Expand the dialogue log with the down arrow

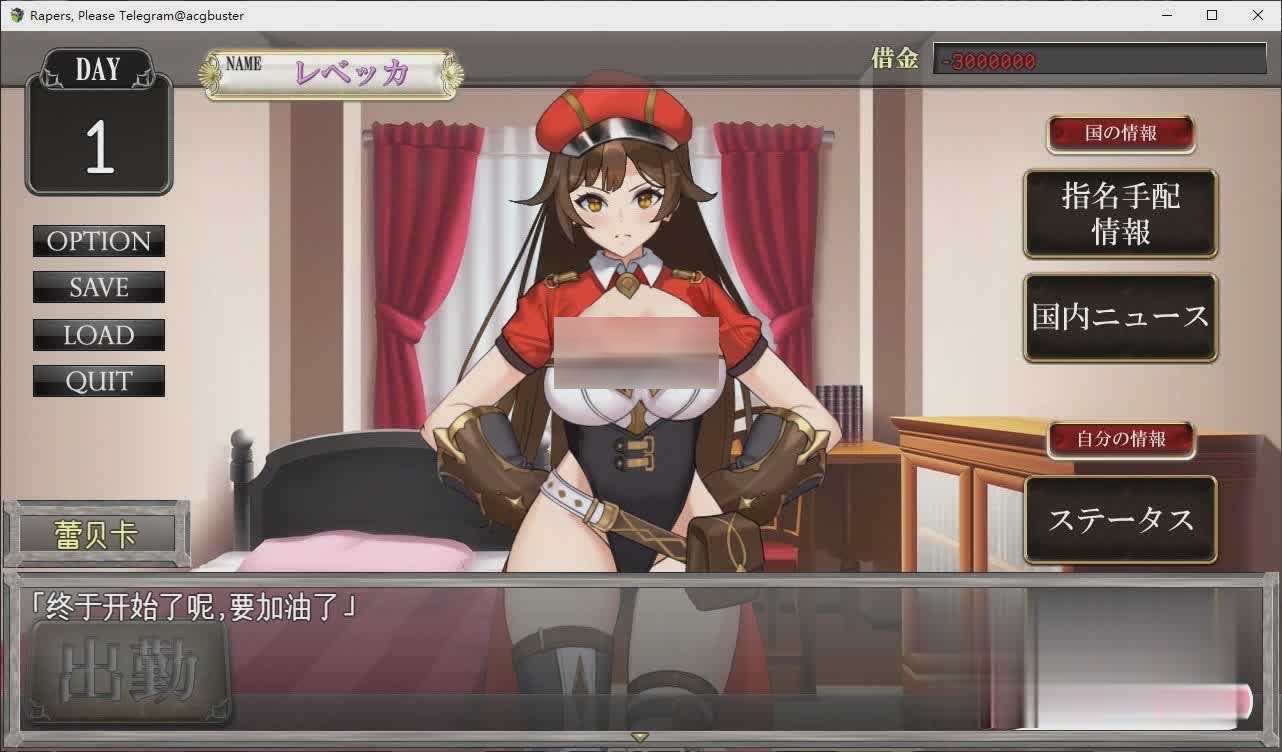(x=638, y=737)
